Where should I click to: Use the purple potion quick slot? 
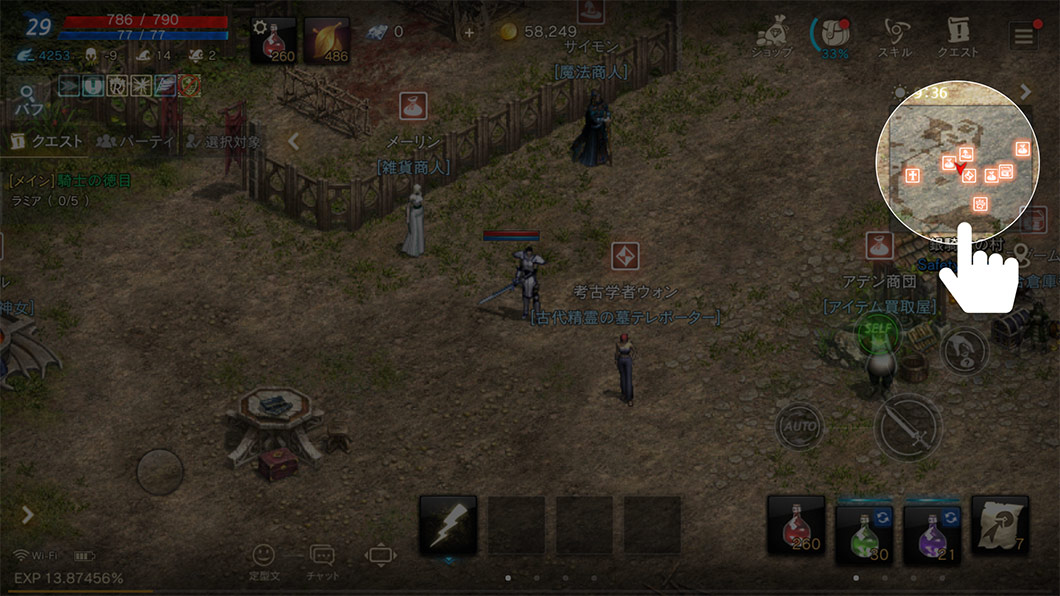click(932, 528)
